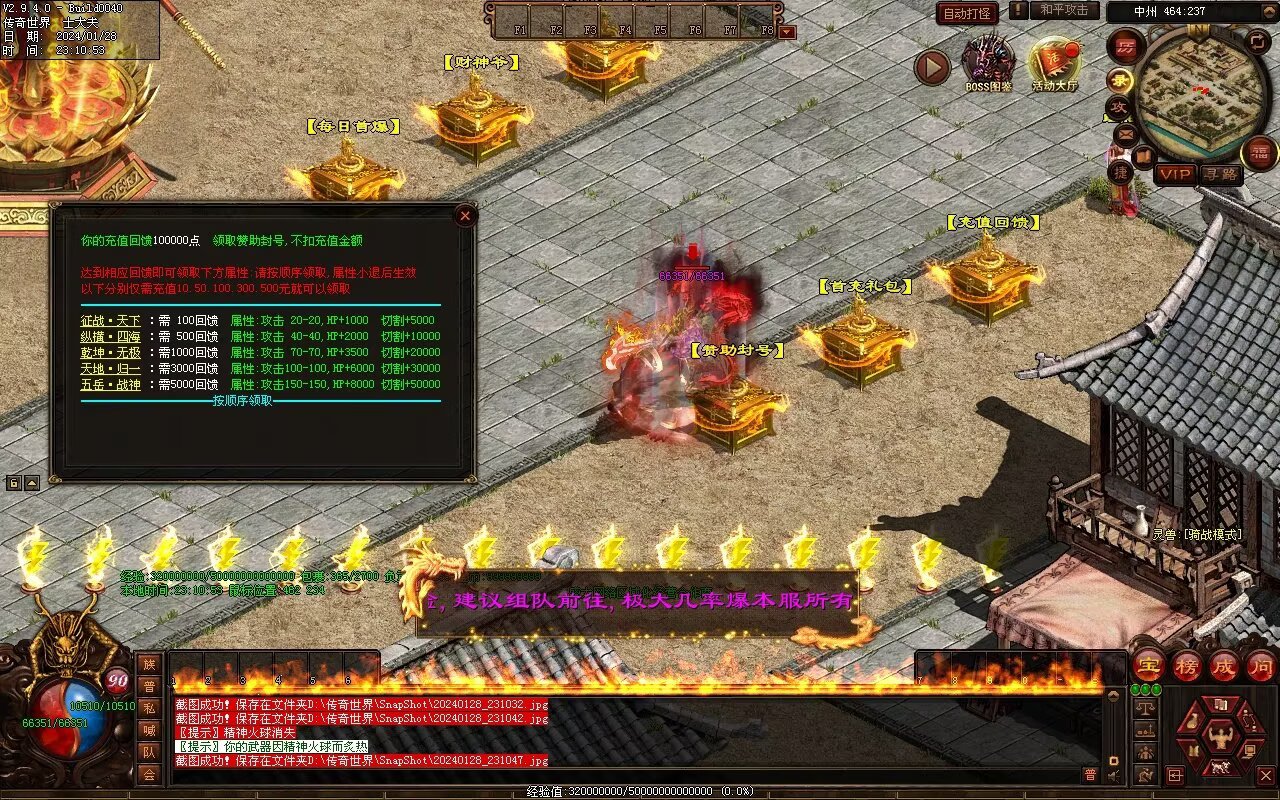Activate 寻路 pathfinding button
Viewport: 1280px width, 800px height.
point(1220,174)
